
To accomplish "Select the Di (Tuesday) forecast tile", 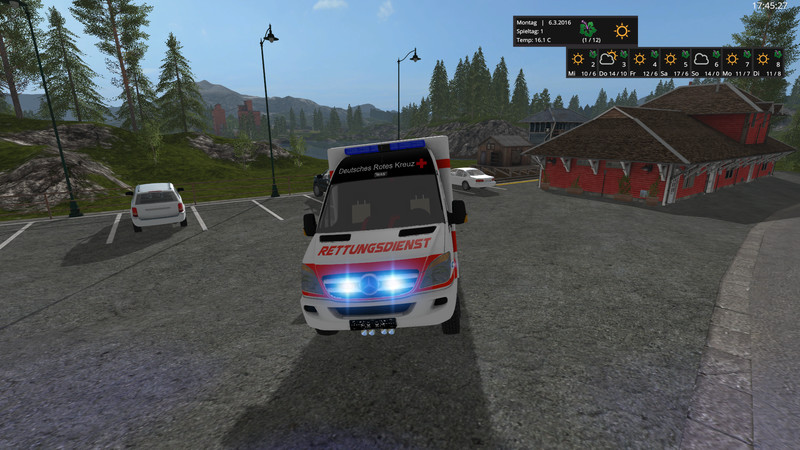I will tap(765, 62).
